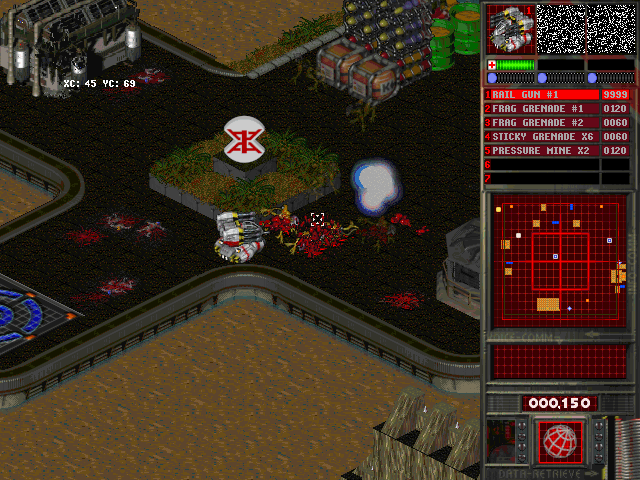
Task: Switch to Frag Grenade #1
Action: pyautogui.click(x=542, y=108)
